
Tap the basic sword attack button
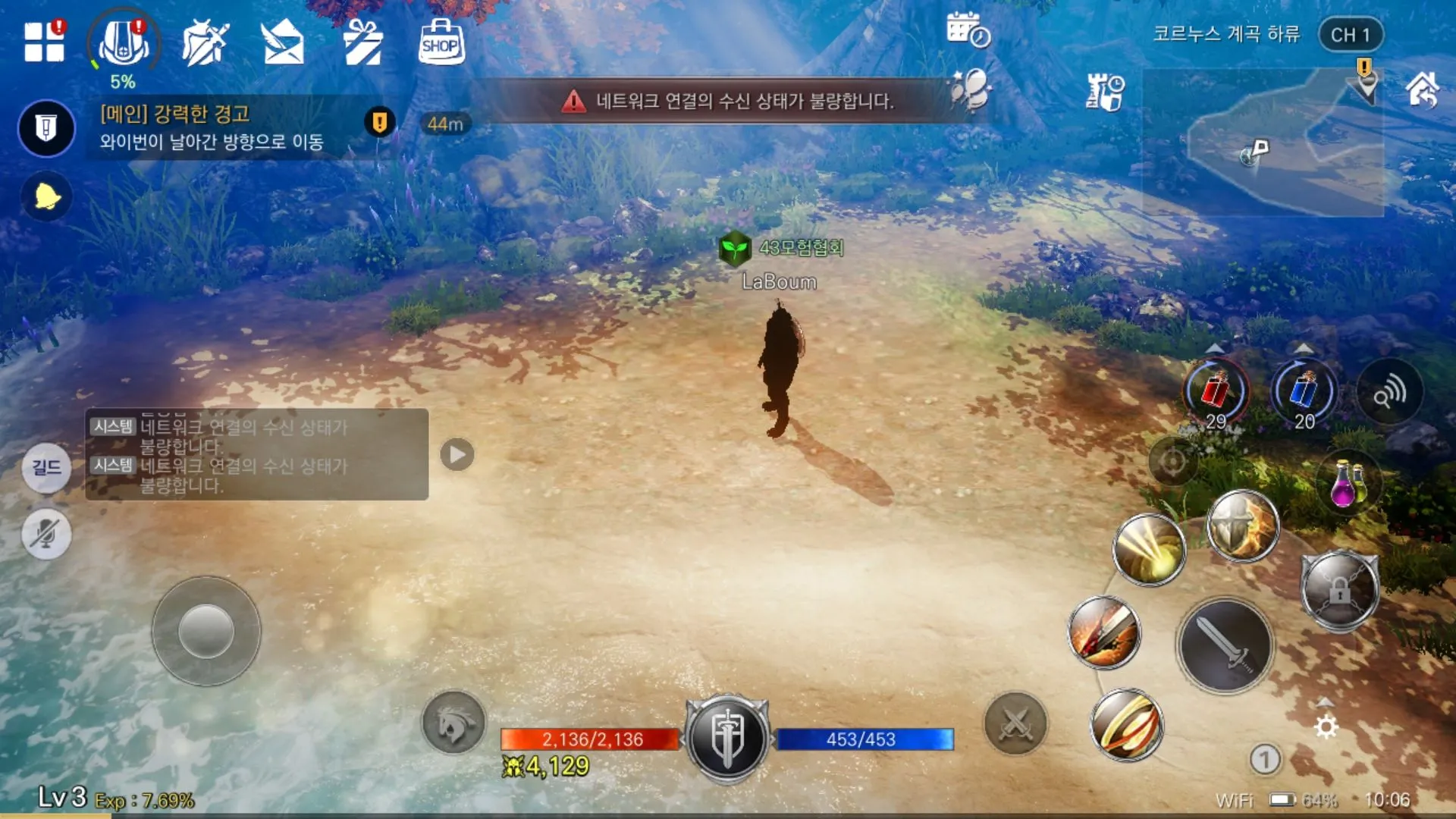1225,645
